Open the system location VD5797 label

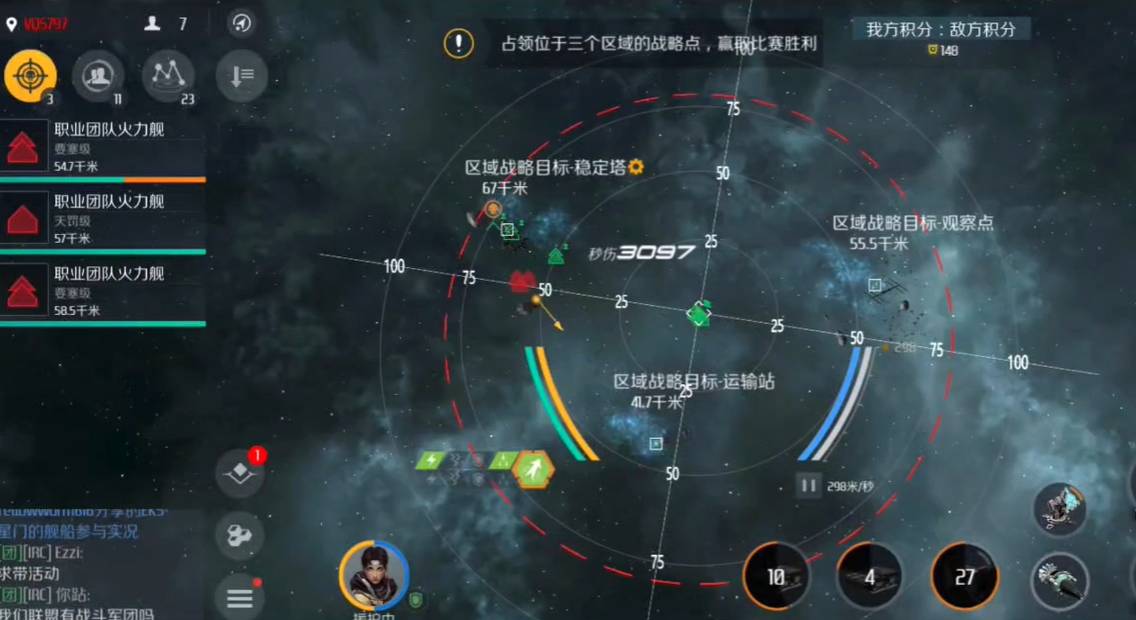pyautogui.click(x=38, y=24)
